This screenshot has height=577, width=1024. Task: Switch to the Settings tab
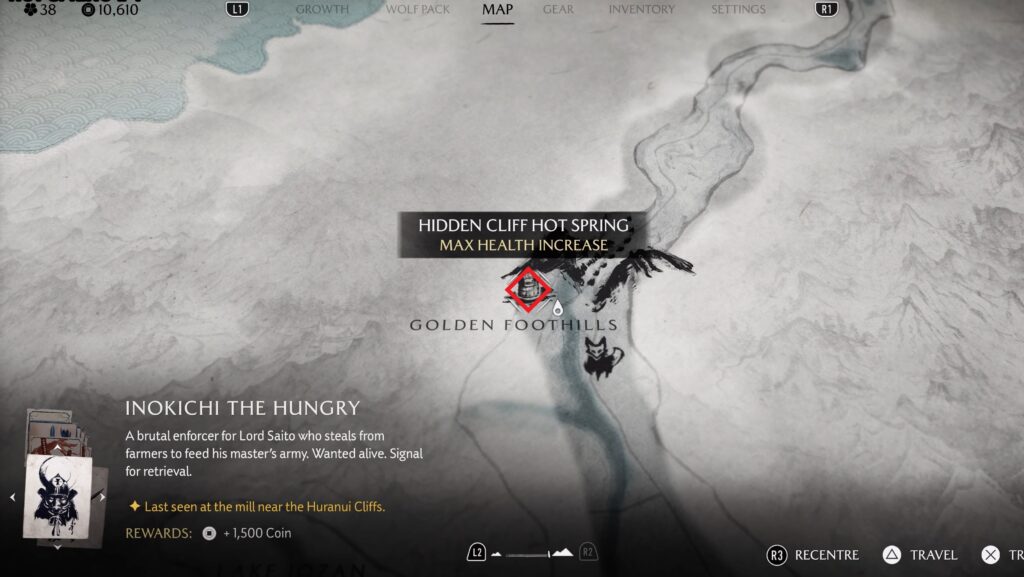(x=738, y=10)
